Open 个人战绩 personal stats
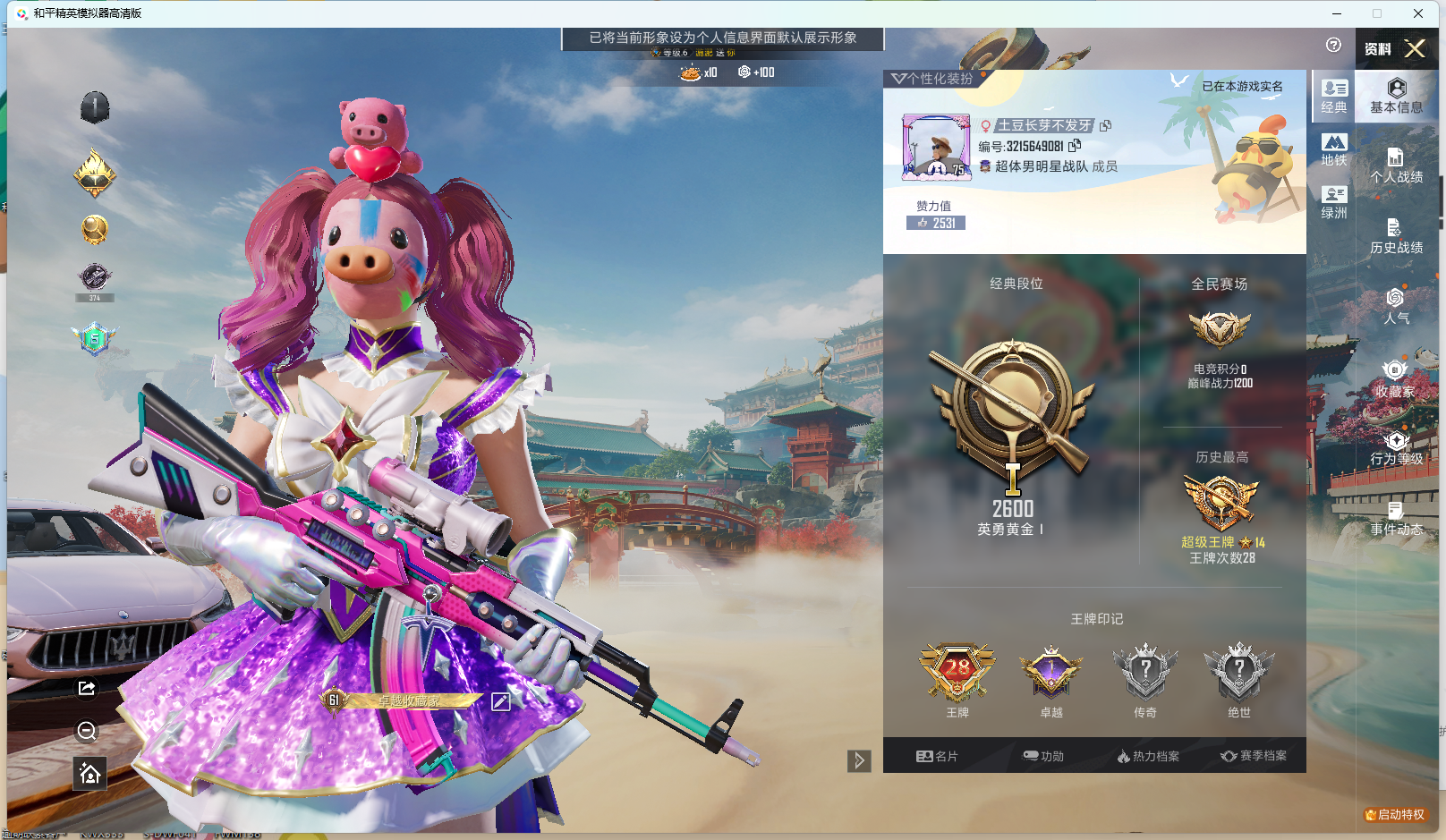 tap(1396, 165)
